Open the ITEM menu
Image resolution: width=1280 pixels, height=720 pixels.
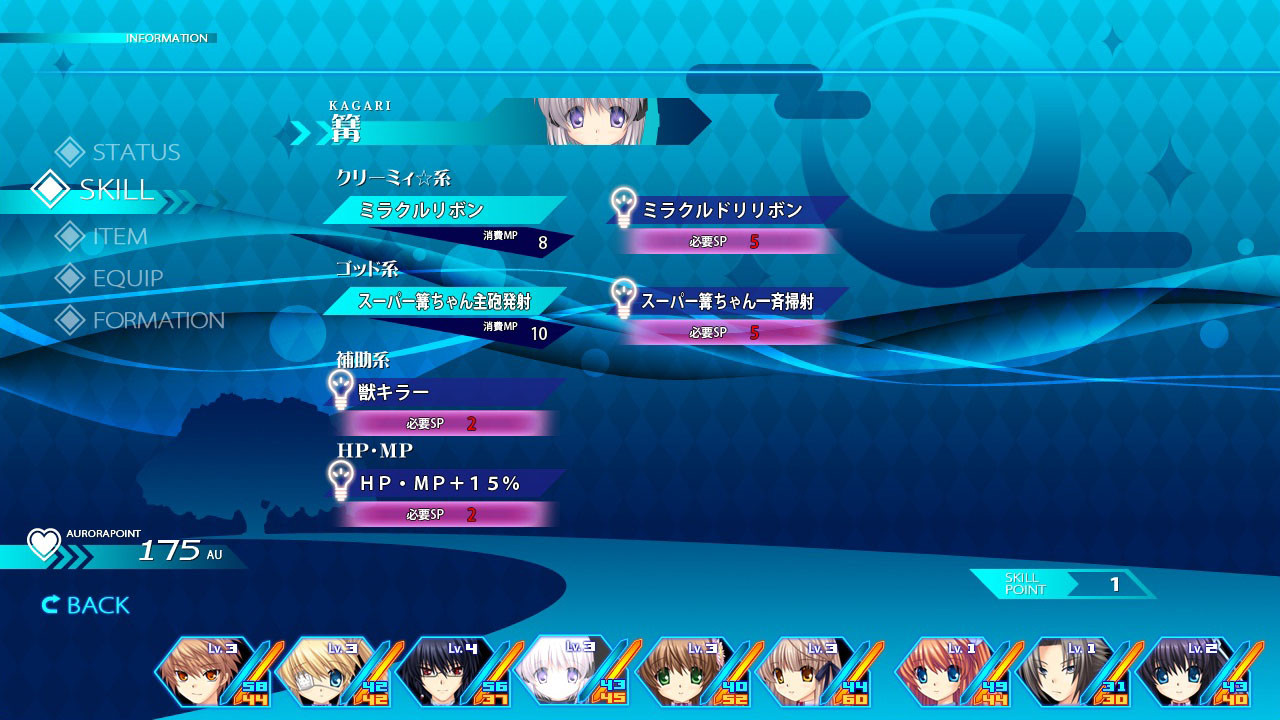(x=119, y=237)
